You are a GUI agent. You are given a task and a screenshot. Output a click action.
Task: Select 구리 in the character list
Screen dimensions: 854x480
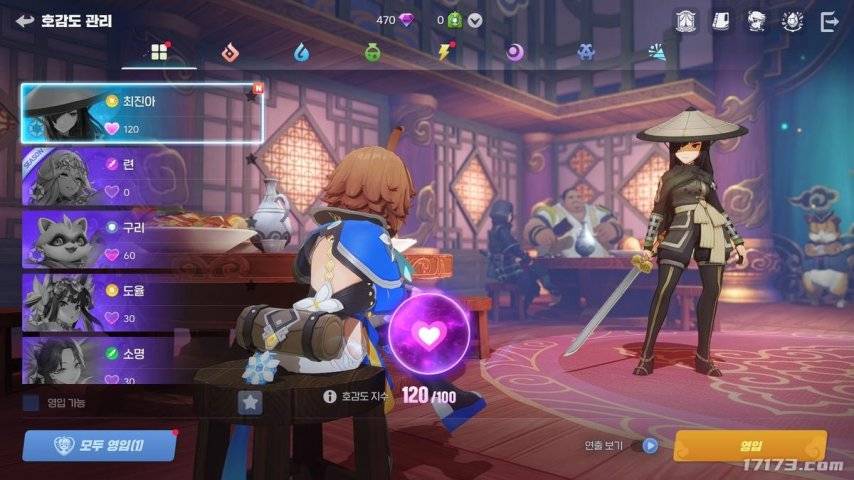coord(142,240)
